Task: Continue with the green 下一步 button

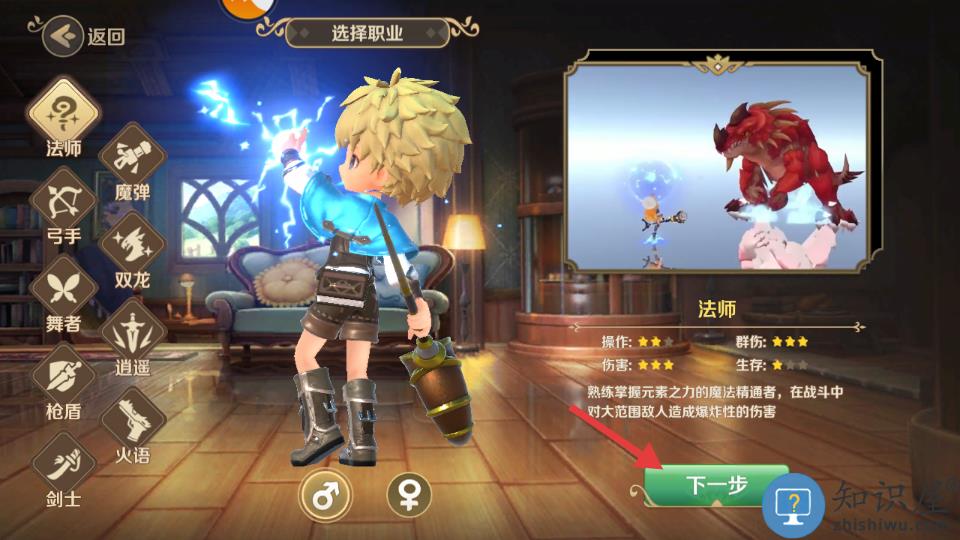Action: pyautogui.click(x=715, y=486)
